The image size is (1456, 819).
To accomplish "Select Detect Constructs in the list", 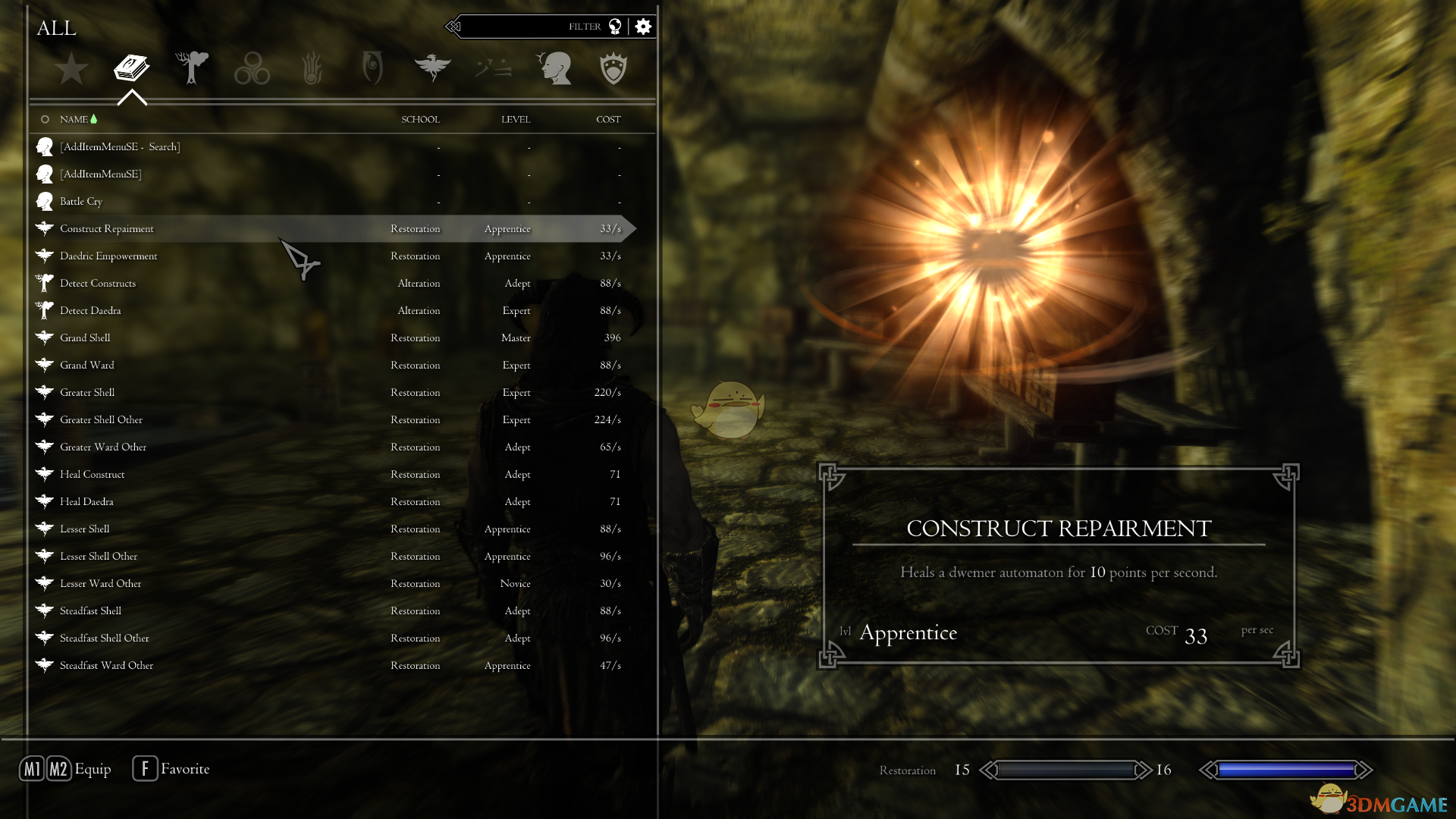I will pyautogui.click(x=98, y=284).
